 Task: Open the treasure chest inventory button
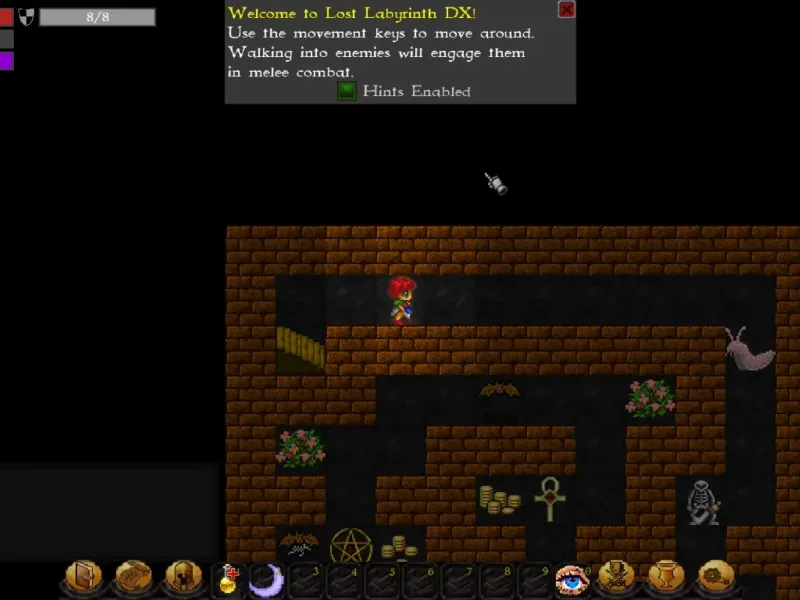(133, 577)
